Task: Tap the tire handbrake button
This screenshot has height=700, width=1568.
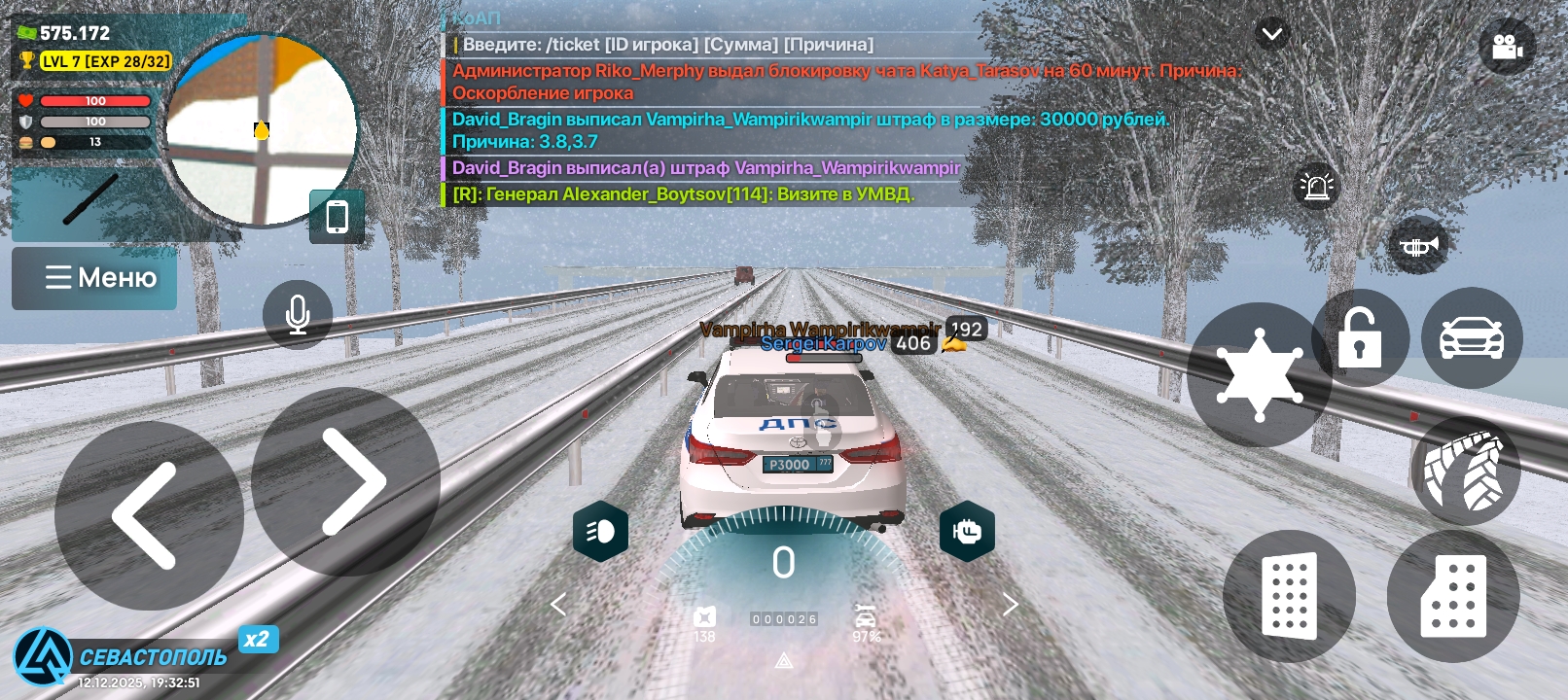Action: pos(1465,472)
